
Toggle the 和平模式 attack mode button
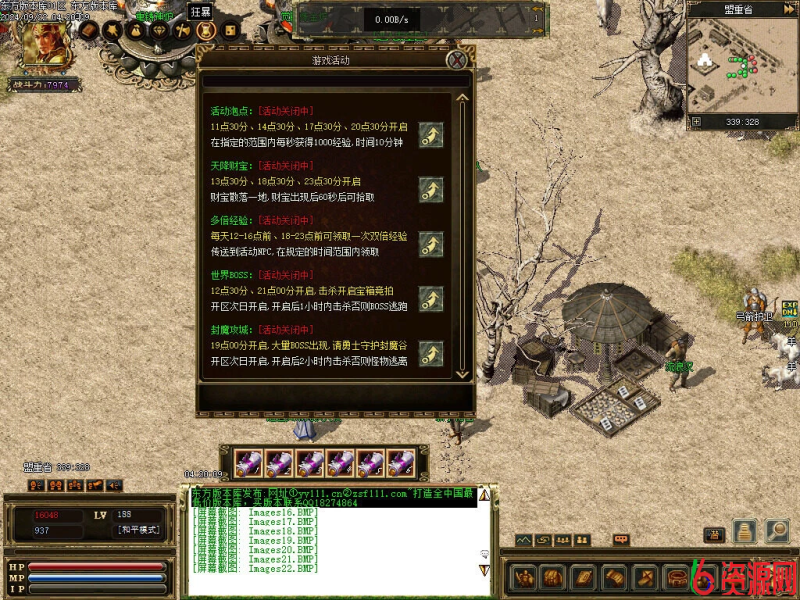tap(138, 530)
